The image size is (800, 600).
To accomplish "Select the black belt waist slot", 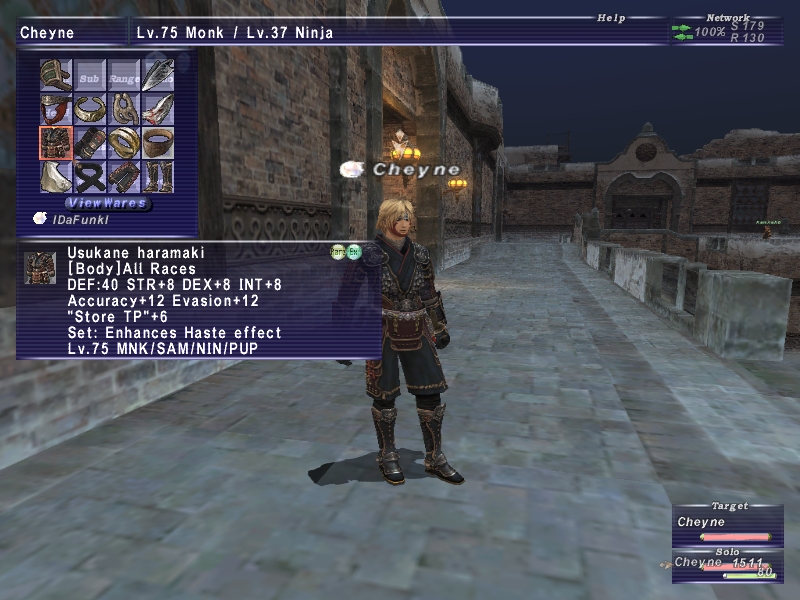I will coord(89,177).
